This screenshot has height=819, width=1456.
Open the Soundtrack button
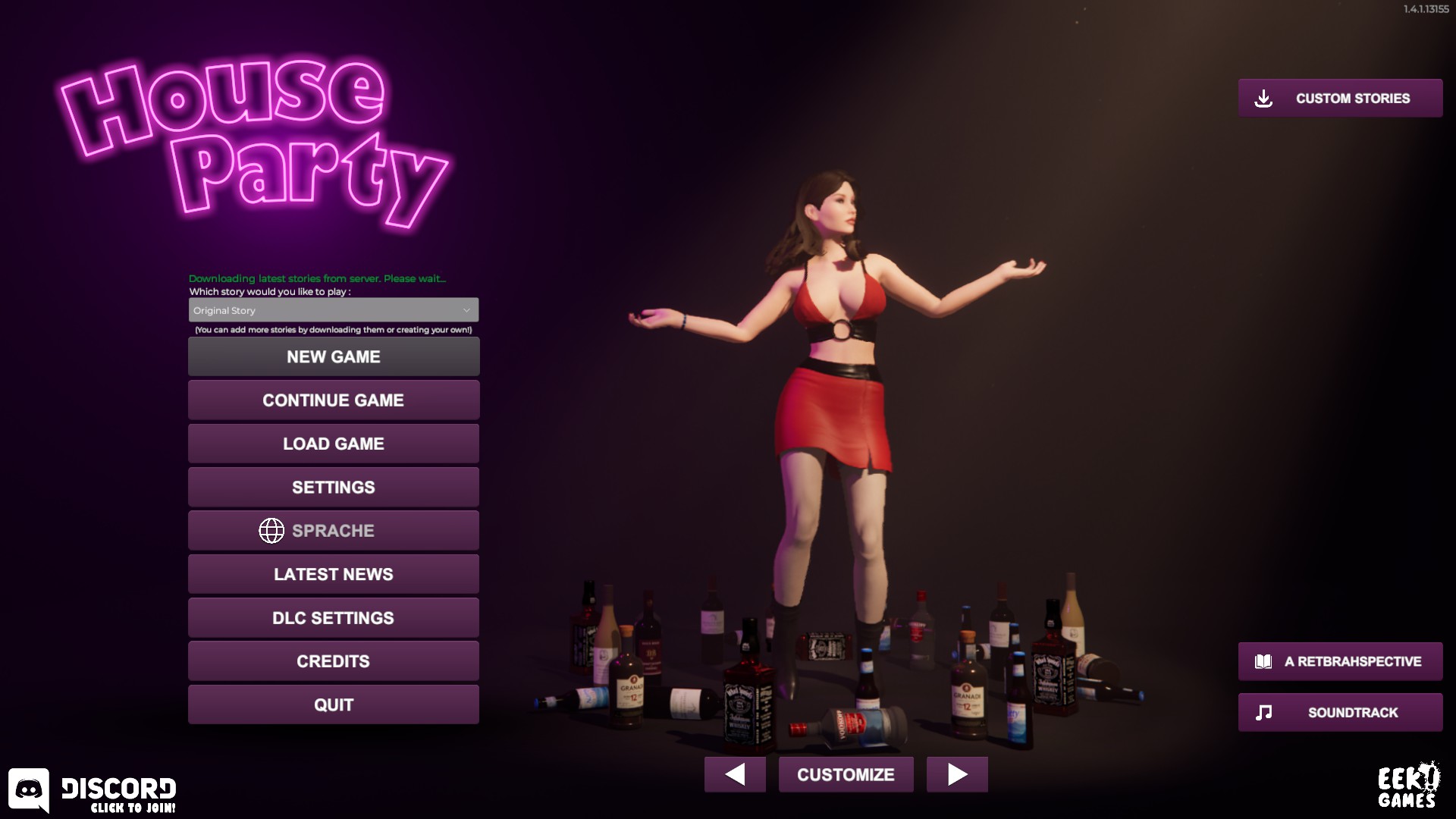1340,712
